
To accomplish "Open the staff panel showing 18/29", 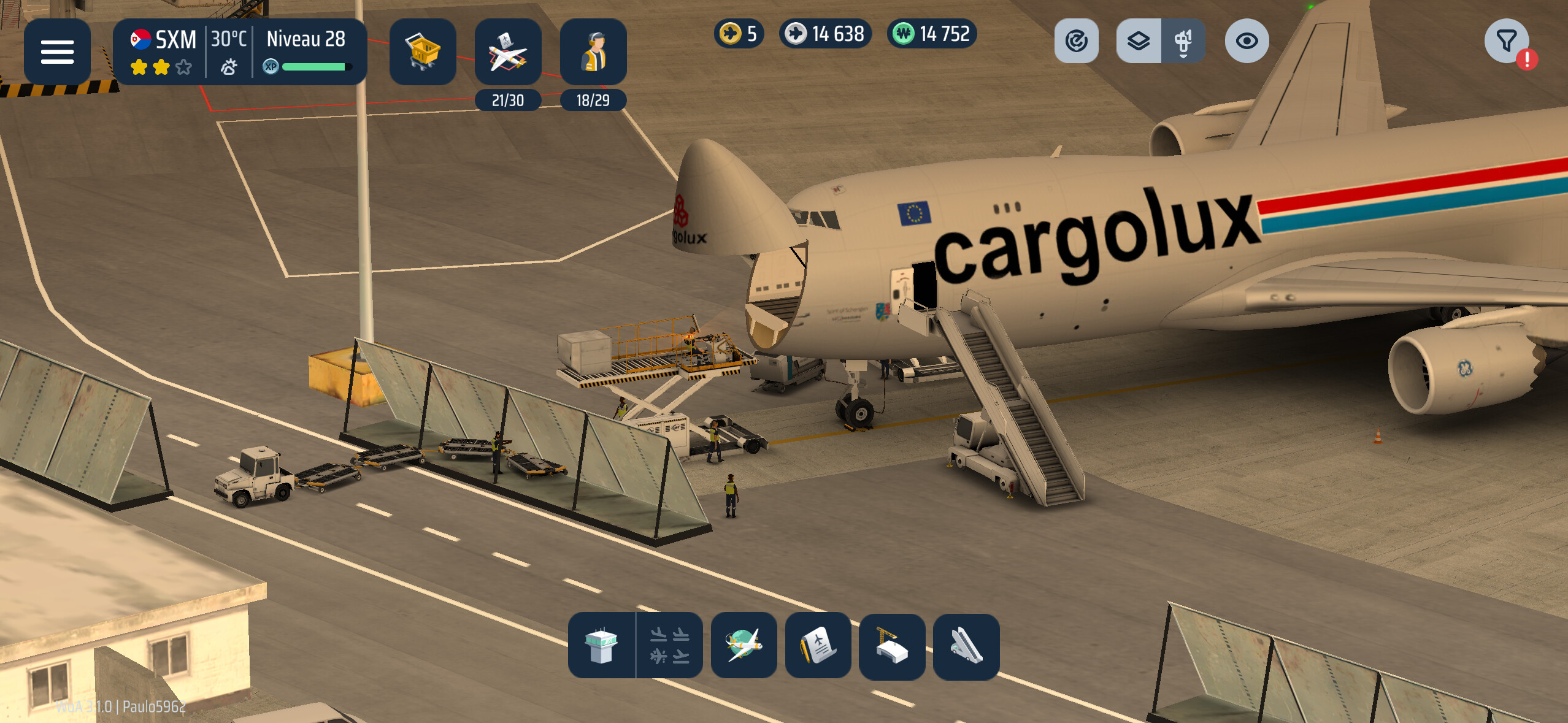I will coord(593,52).
